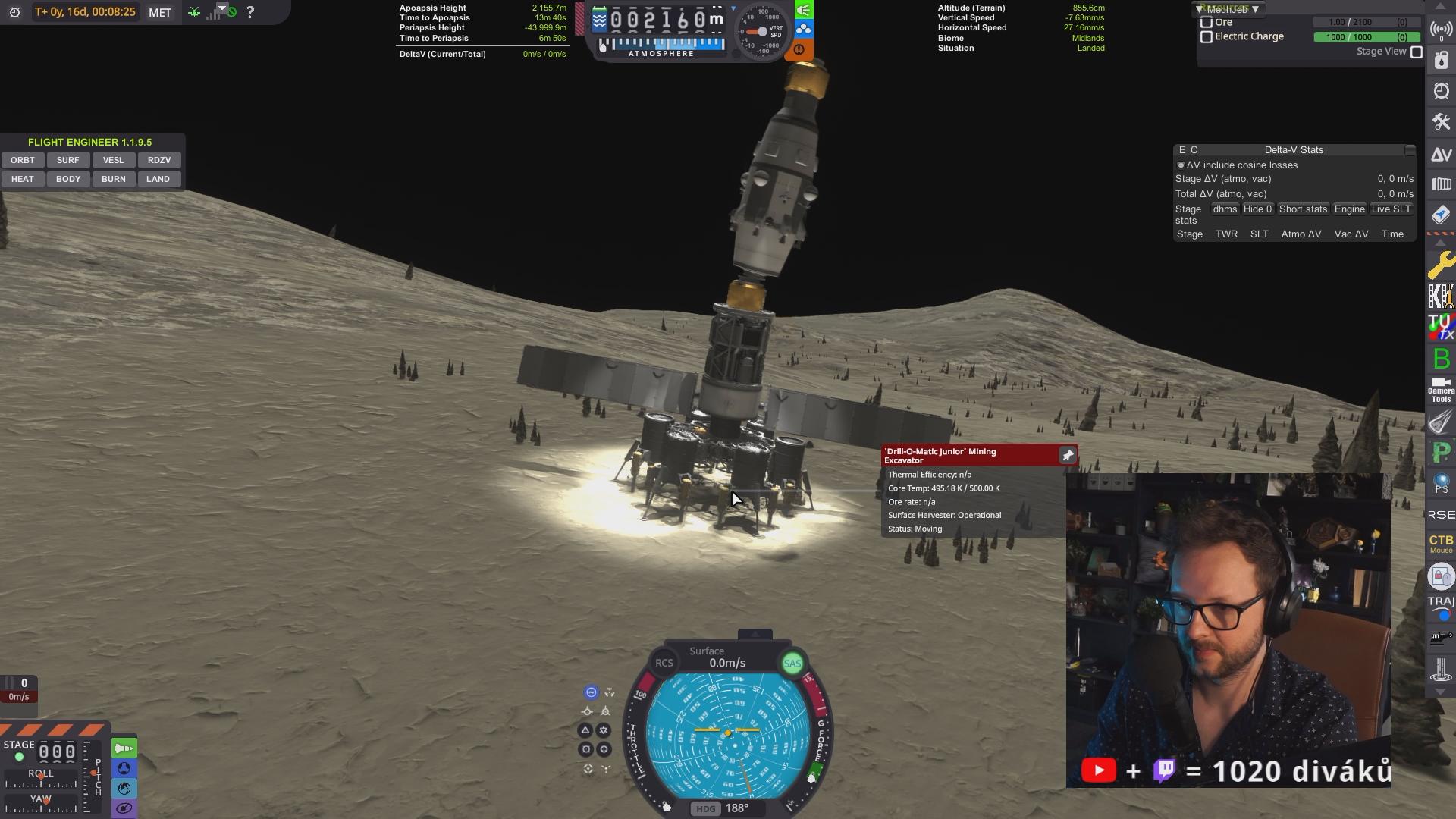Enable the Stage View checkbox
The height and width of the screenshot is (819, 1456).
click(1416, 52)
